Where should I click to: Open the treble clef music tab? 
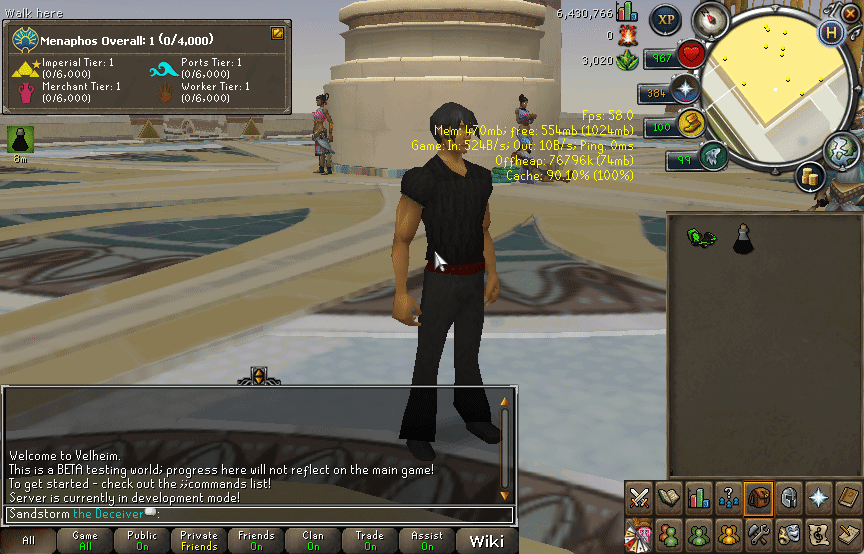(x=819, y=532)
